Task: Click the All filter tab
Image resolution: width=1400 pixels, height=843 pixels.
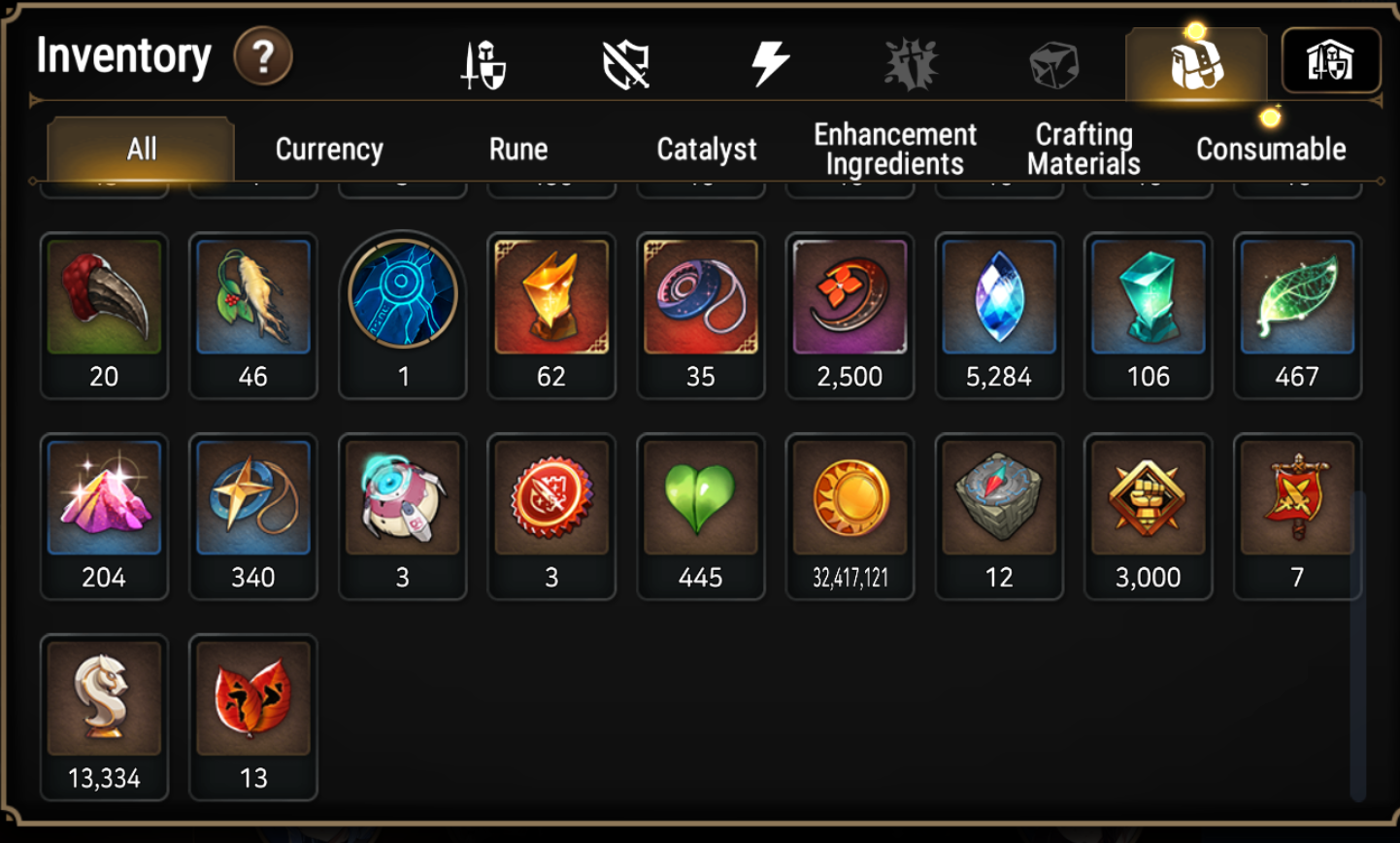Action: (x=142, y=149)
